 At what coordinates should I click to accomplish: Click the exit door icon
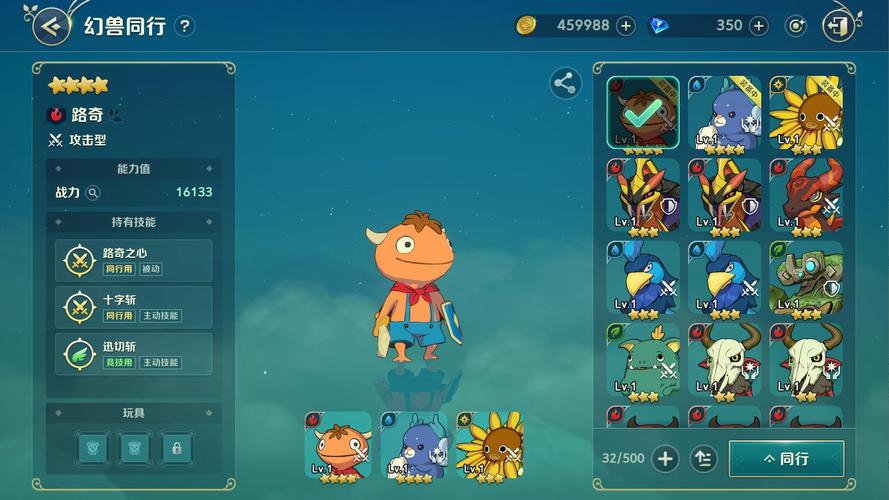click(840, 26)
